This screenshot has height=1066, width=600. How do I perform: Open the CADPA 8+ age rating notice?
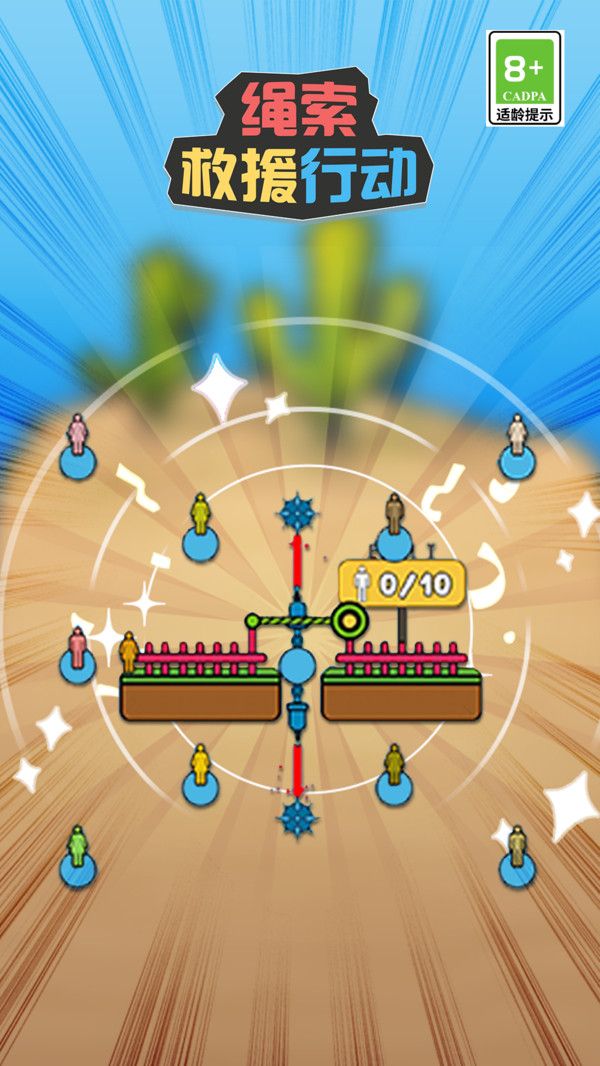click(x=525, y=78)
